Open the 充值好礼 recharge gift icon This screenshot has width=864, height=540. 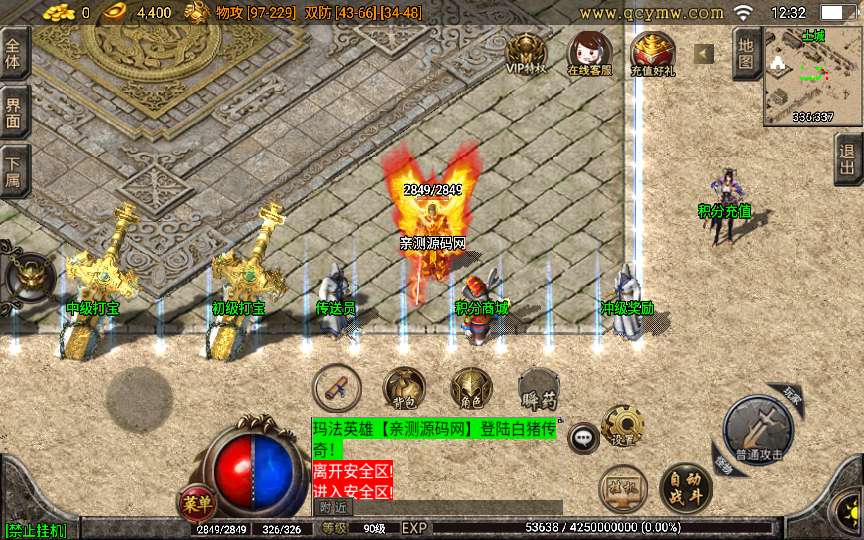pos(652,52)
